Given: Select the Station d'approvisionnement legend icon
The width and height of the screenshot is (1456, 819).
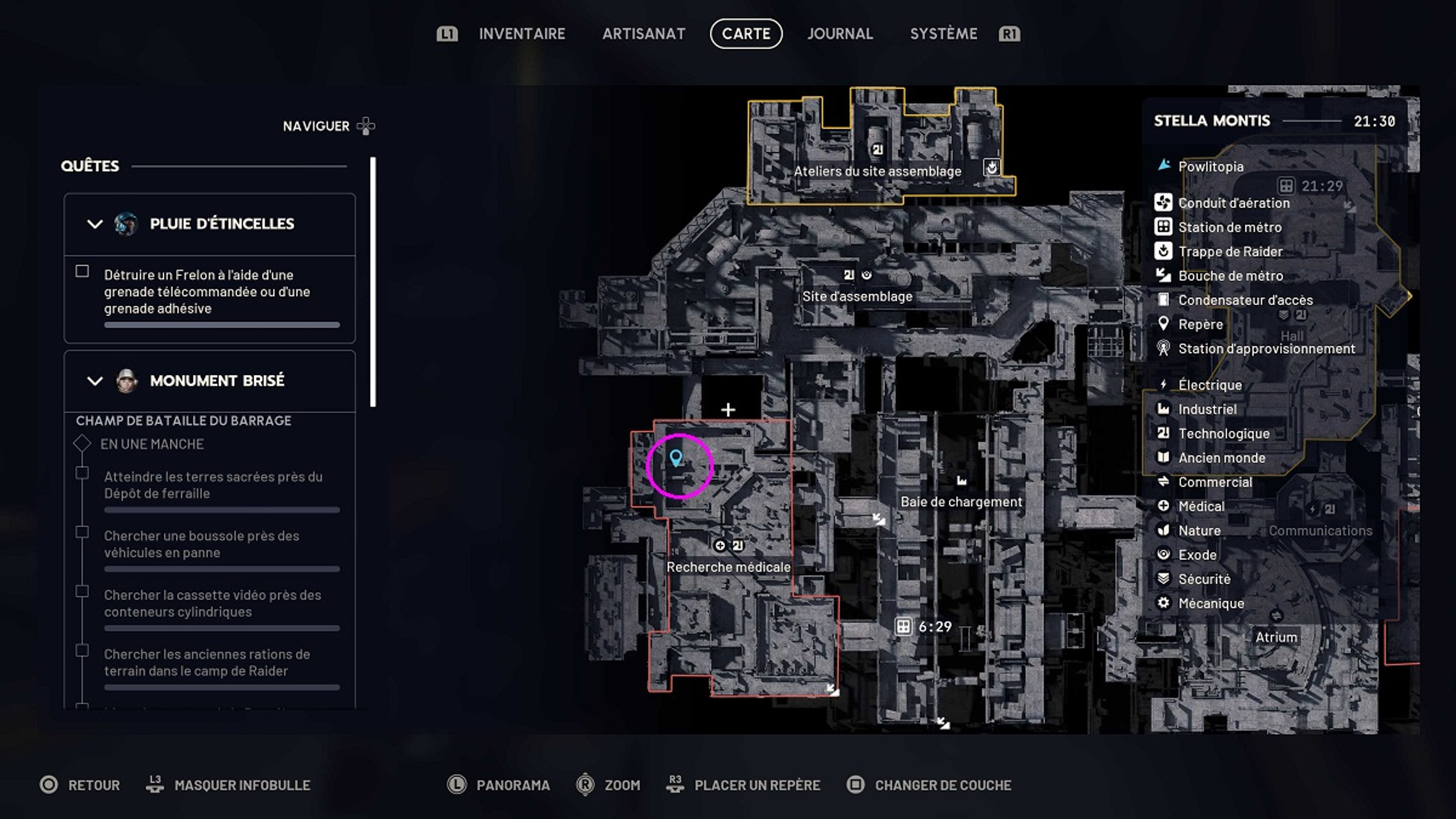Looking at the screenshot, I should [1164, 348].
